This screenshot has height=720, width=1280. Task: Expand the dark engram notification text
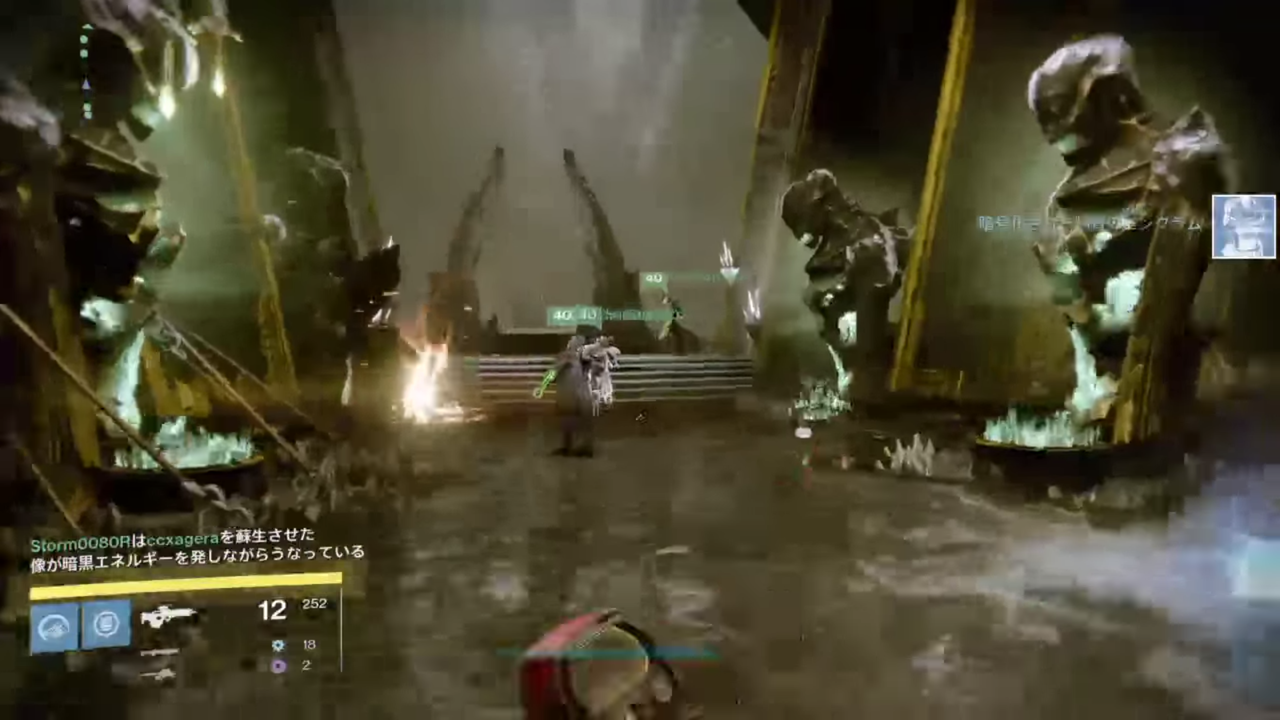pos(1090,224)
